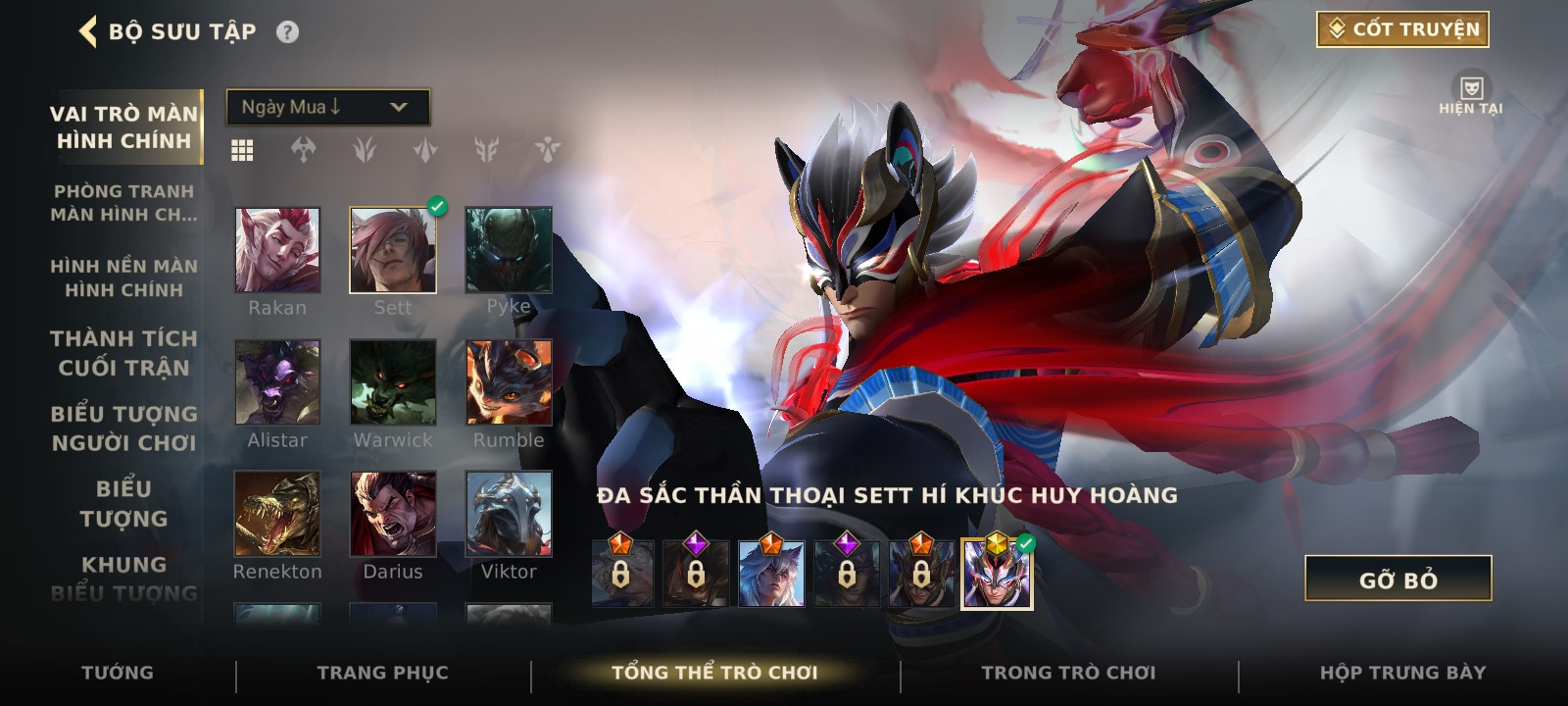Choose the Rakan champion portrait

pyautogui.click(x=277, y=250)
